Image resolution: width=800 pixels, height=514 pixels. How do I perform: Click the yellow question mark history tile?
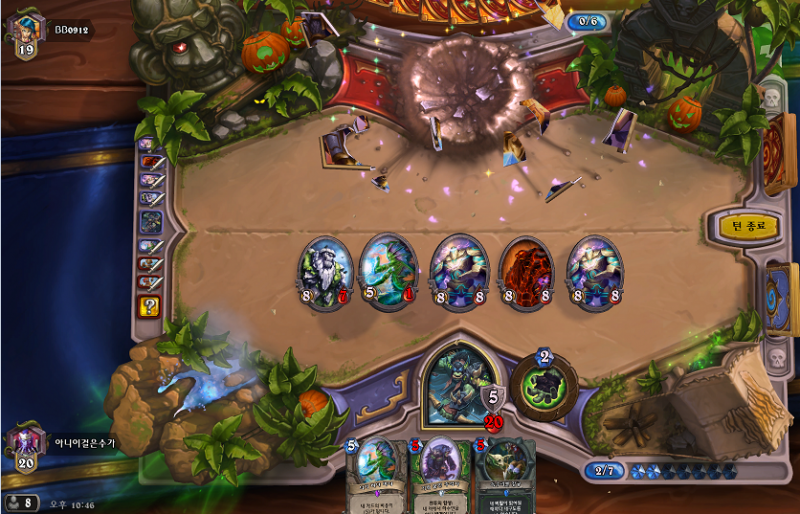[x=149, y=306]
